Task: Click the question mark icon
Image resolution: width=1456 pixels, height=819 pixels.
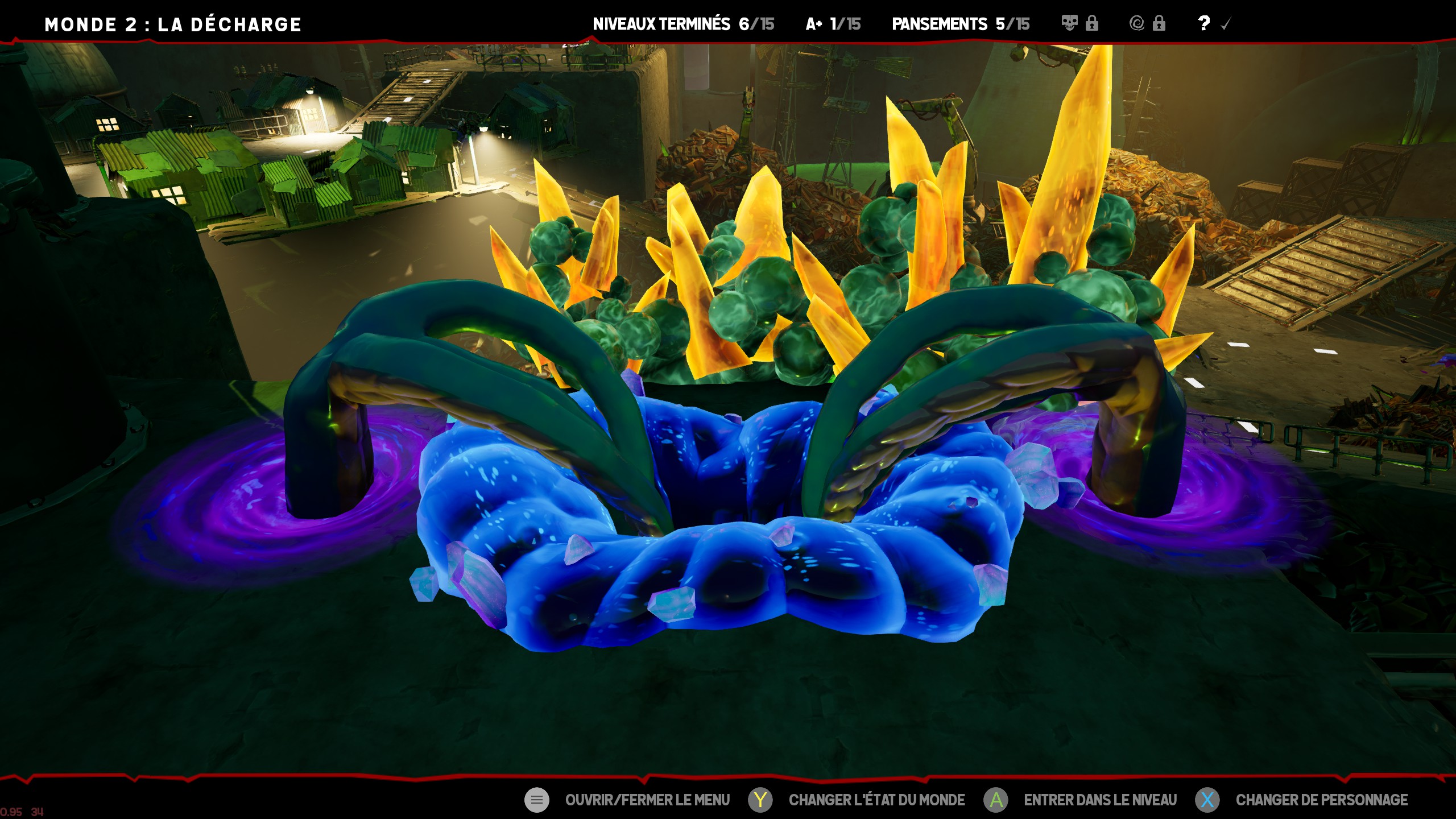Action: 1203,23
